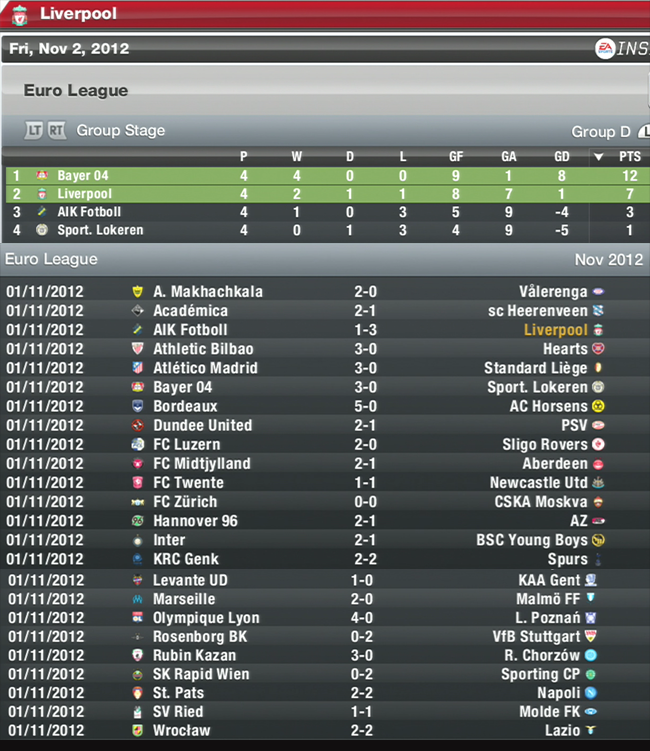The height and width of the screenshot is (751, 650).
Task: Open the KRC Genk vs Spurs result
Action: (364, 560)
